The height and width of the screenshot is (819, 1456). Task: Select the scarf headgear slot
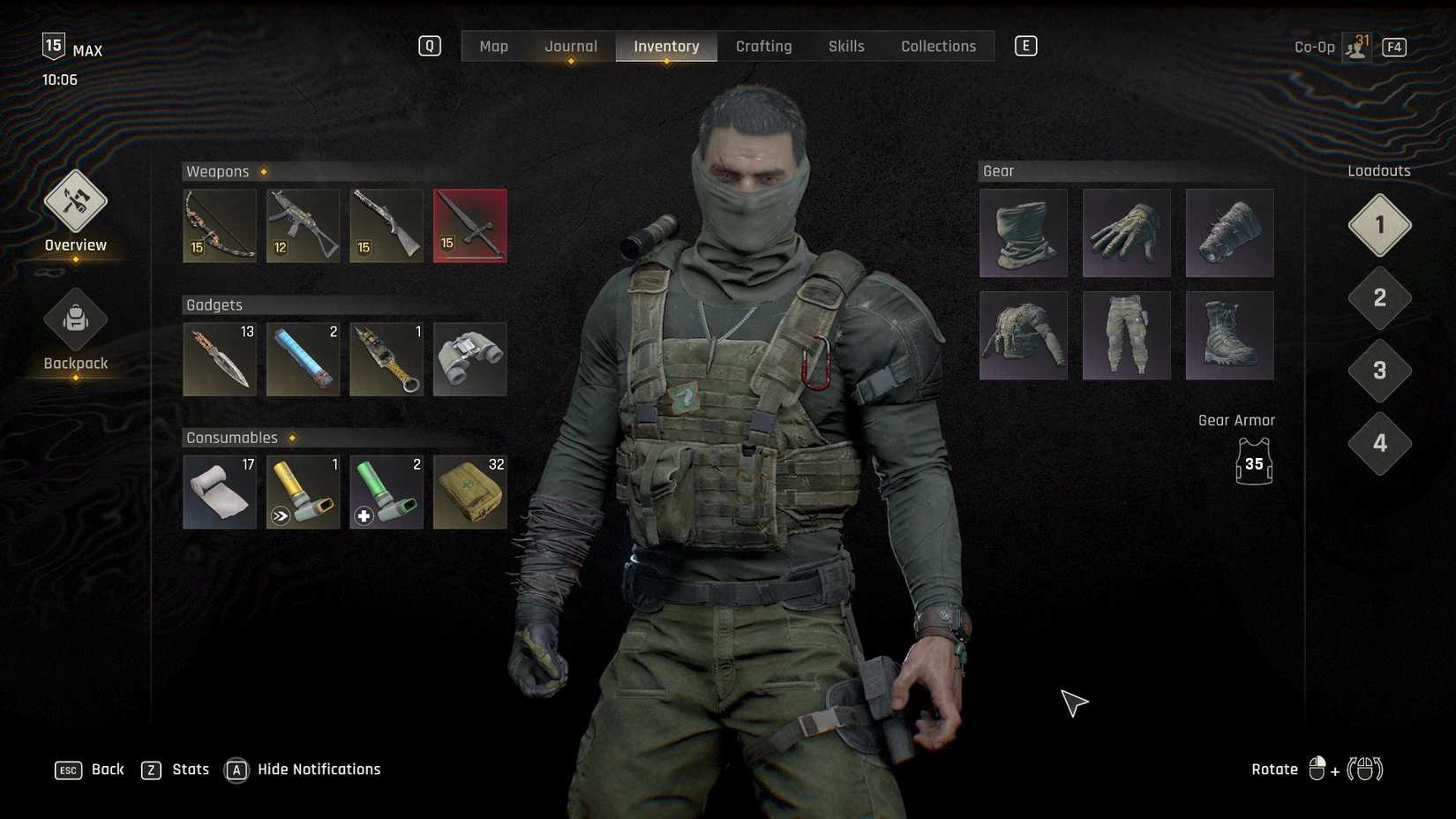(x=1023, y=232)
